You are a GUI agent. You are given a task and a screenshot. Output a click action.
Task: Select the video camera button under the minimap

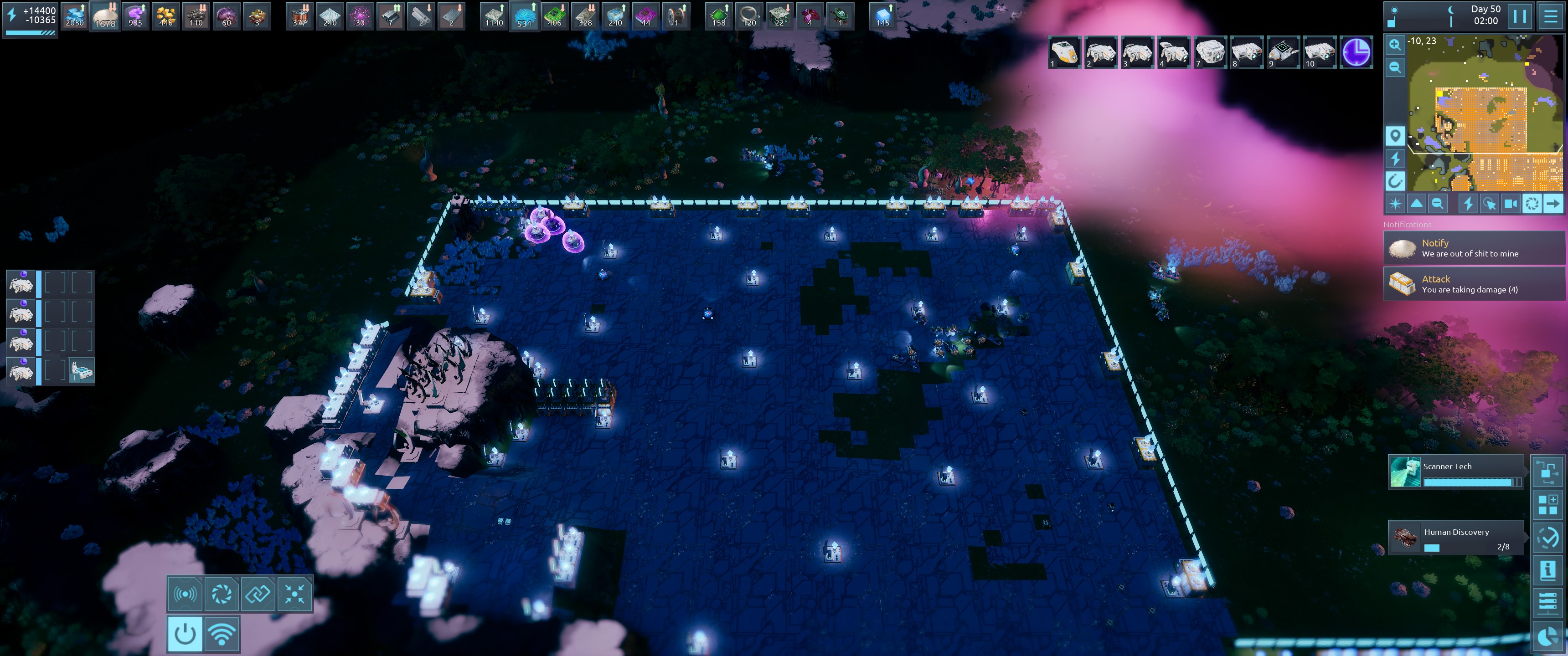(x=1510, y=204)
